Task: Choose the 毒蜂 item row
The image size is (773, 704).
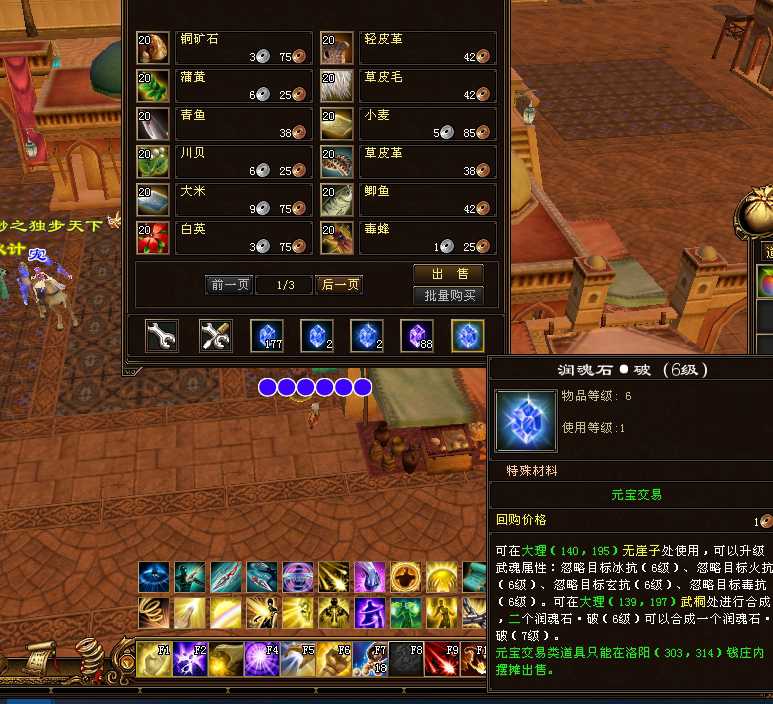Action: pos(408,237)
